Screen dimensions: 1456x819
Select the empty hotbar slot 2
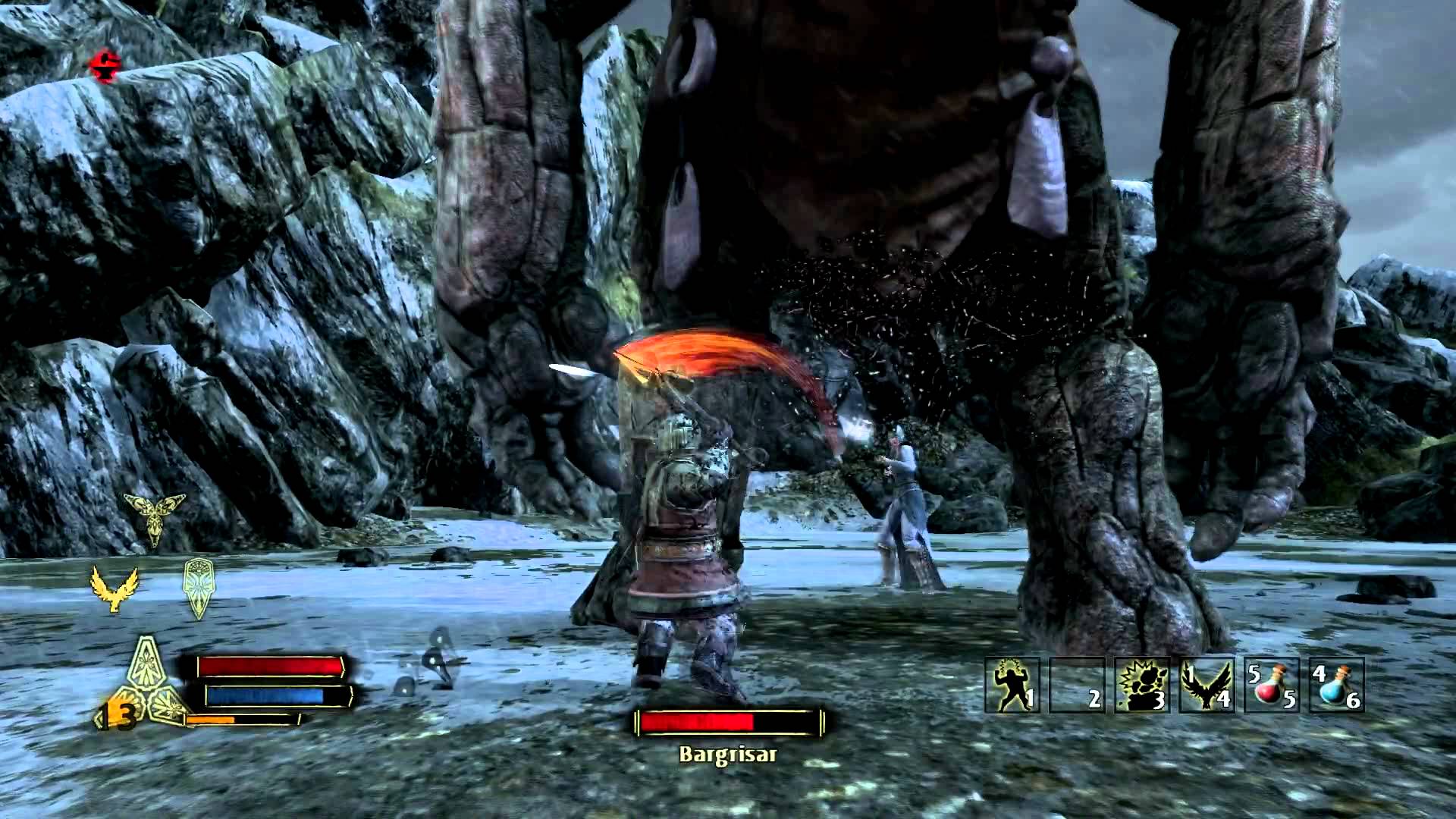[x=1077, y=685]
